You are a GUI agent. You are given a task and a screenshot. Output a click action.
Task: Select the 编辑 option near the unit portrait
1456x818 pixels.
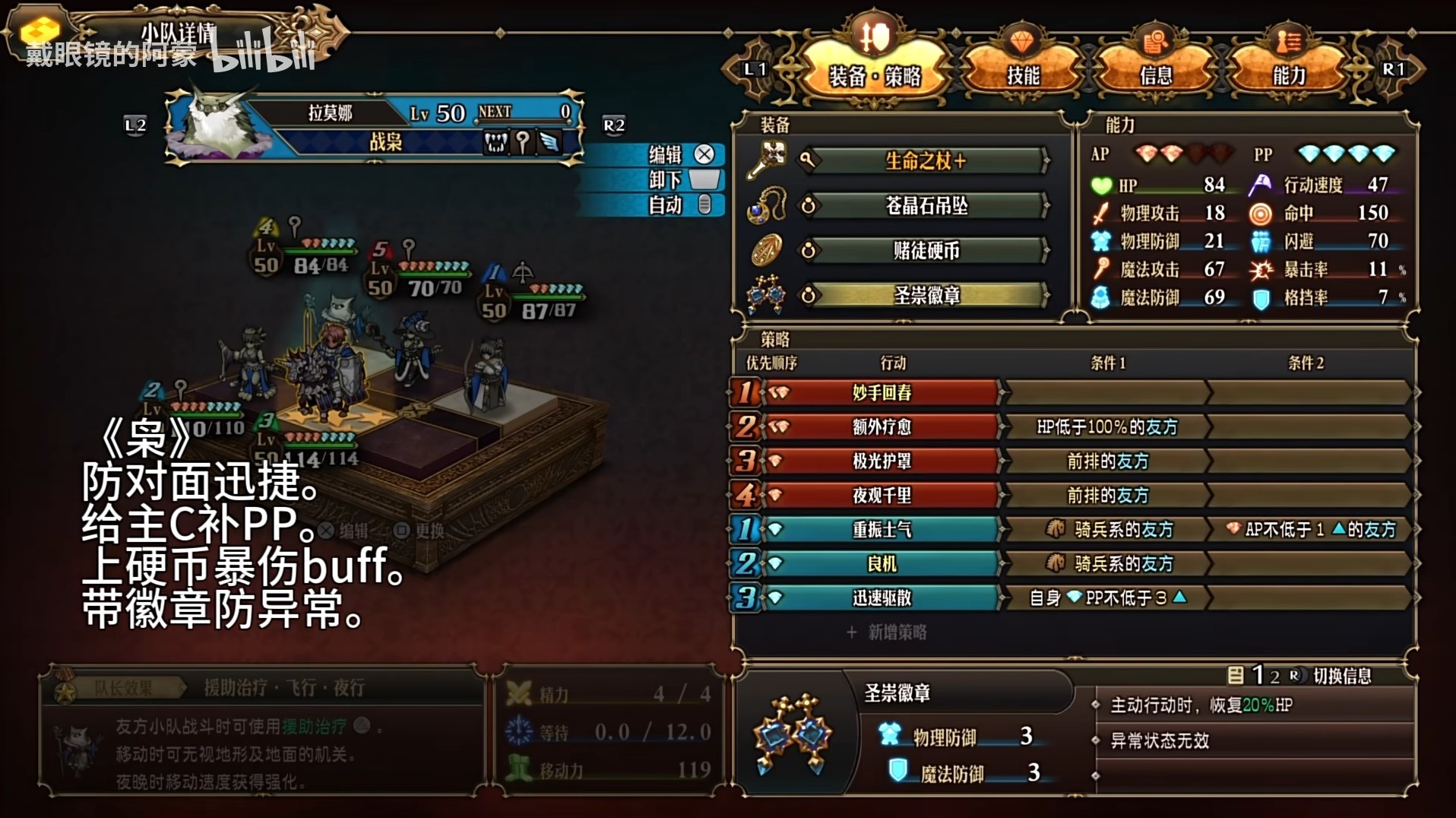(x=667, y=153)
